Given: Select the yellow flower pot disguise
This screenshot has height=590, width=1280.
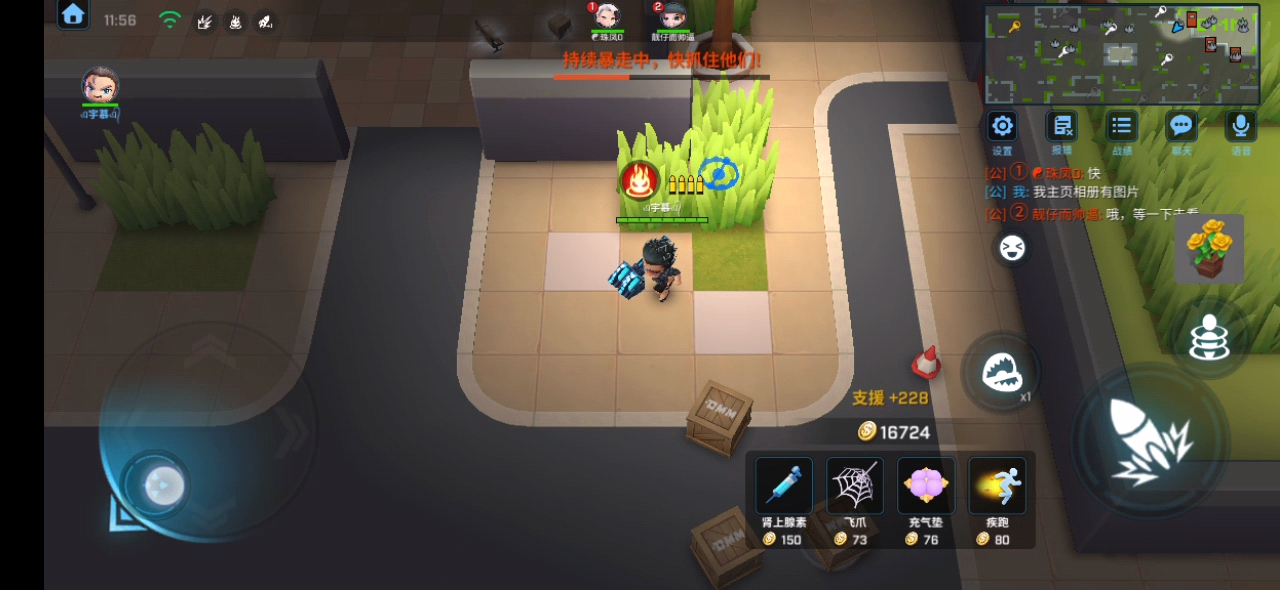Looking at the screenshot, I should (x=1209, y=248).
